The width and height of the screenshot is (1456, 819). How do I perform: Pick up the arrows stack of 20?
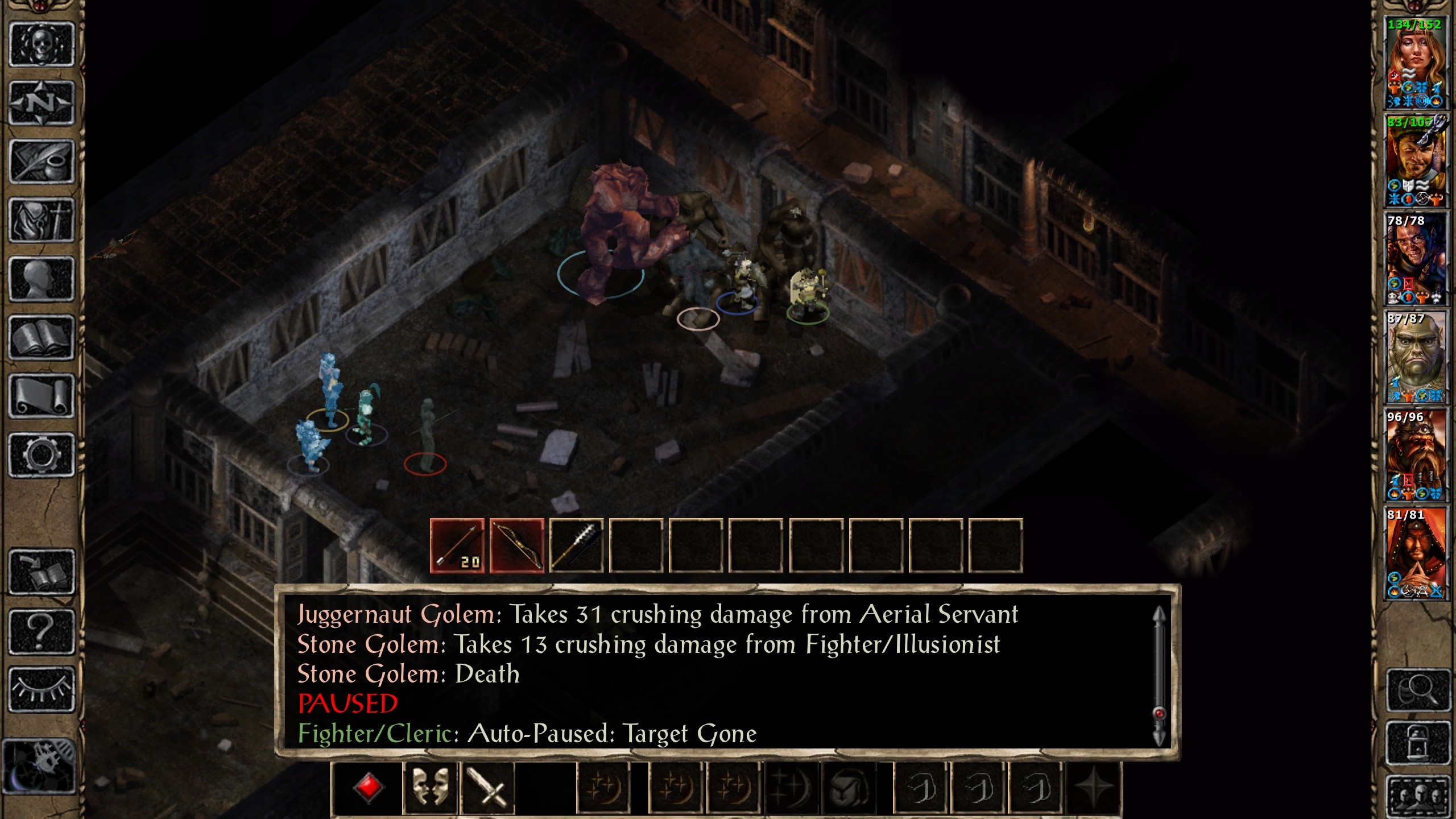[458, 546]
